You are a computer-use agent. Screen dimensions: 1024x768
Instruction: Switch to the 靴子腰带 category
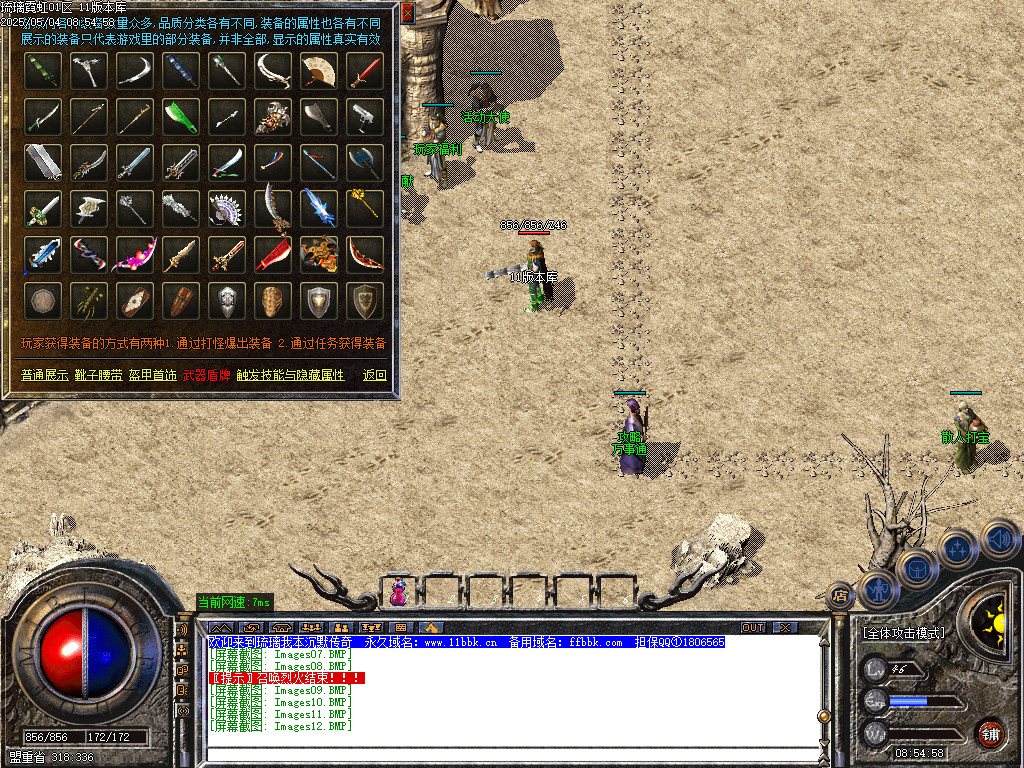pos(97,375)
